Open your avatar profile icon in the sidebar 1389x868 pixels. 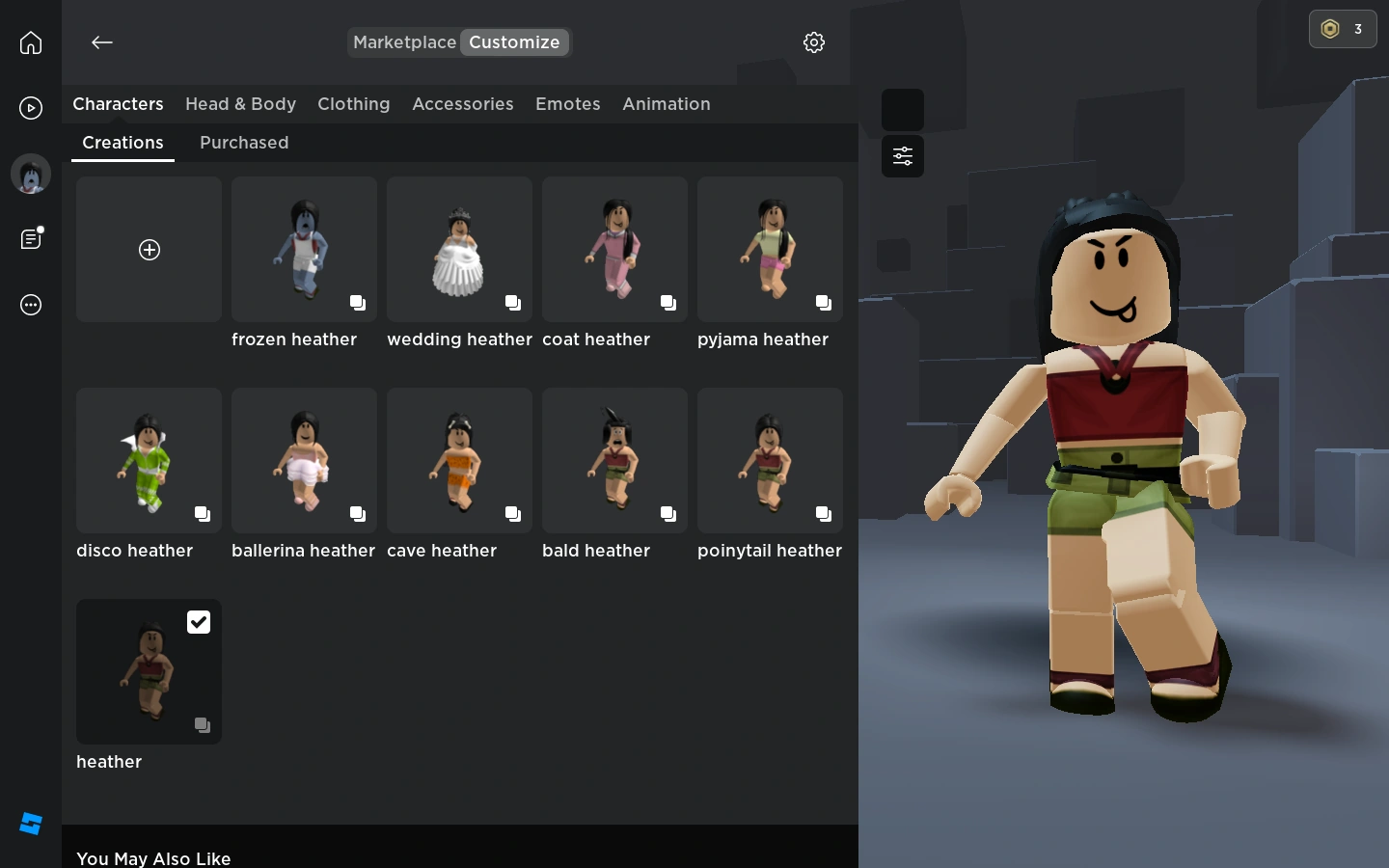[x=31, y=174]
